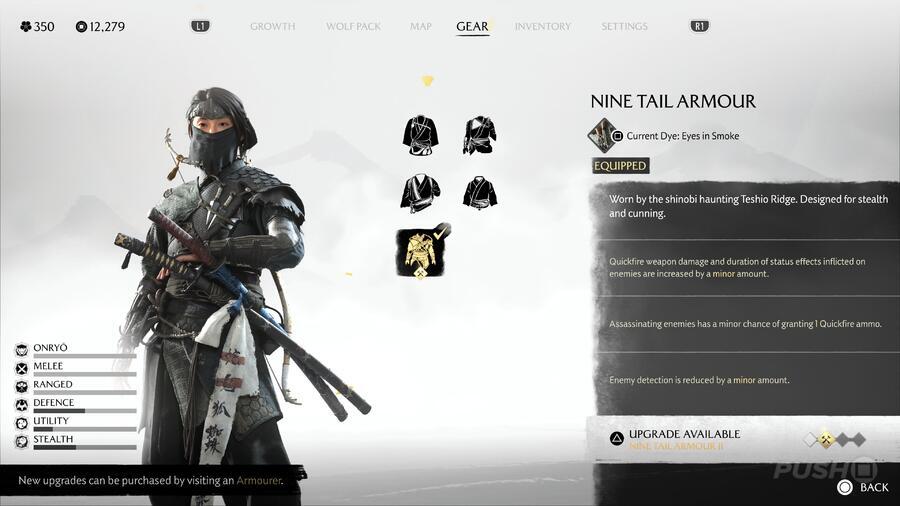This screenshot has width=900, height=506.
Task: Click the Current Dye swatch icon
Action: coord(602,134)
